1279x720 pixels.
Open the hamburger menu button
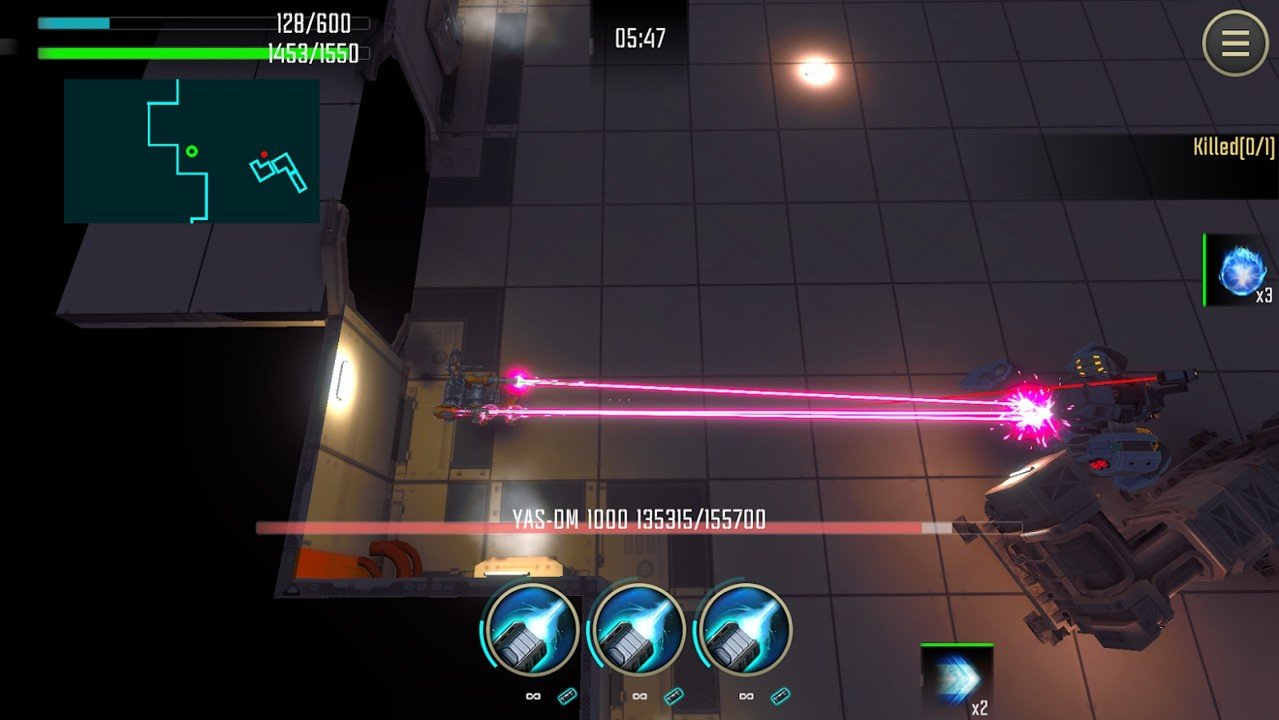(x=1235, y=43)
